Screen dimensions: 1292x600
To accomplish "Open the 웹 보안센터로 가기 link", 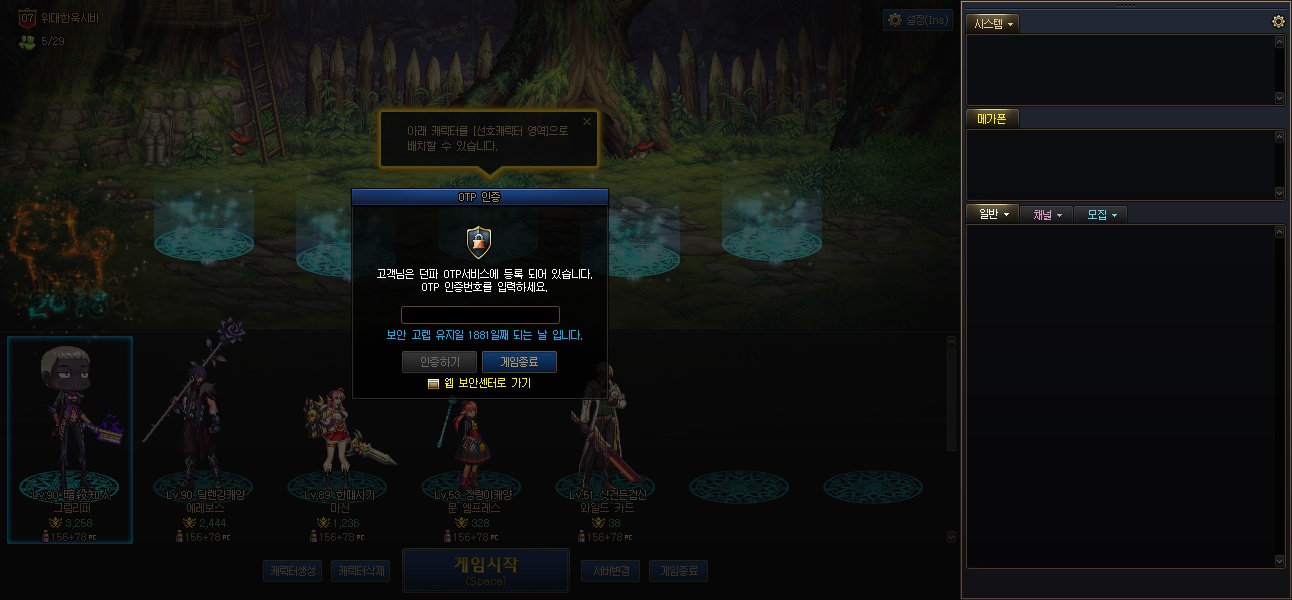I will coord(480,383).
